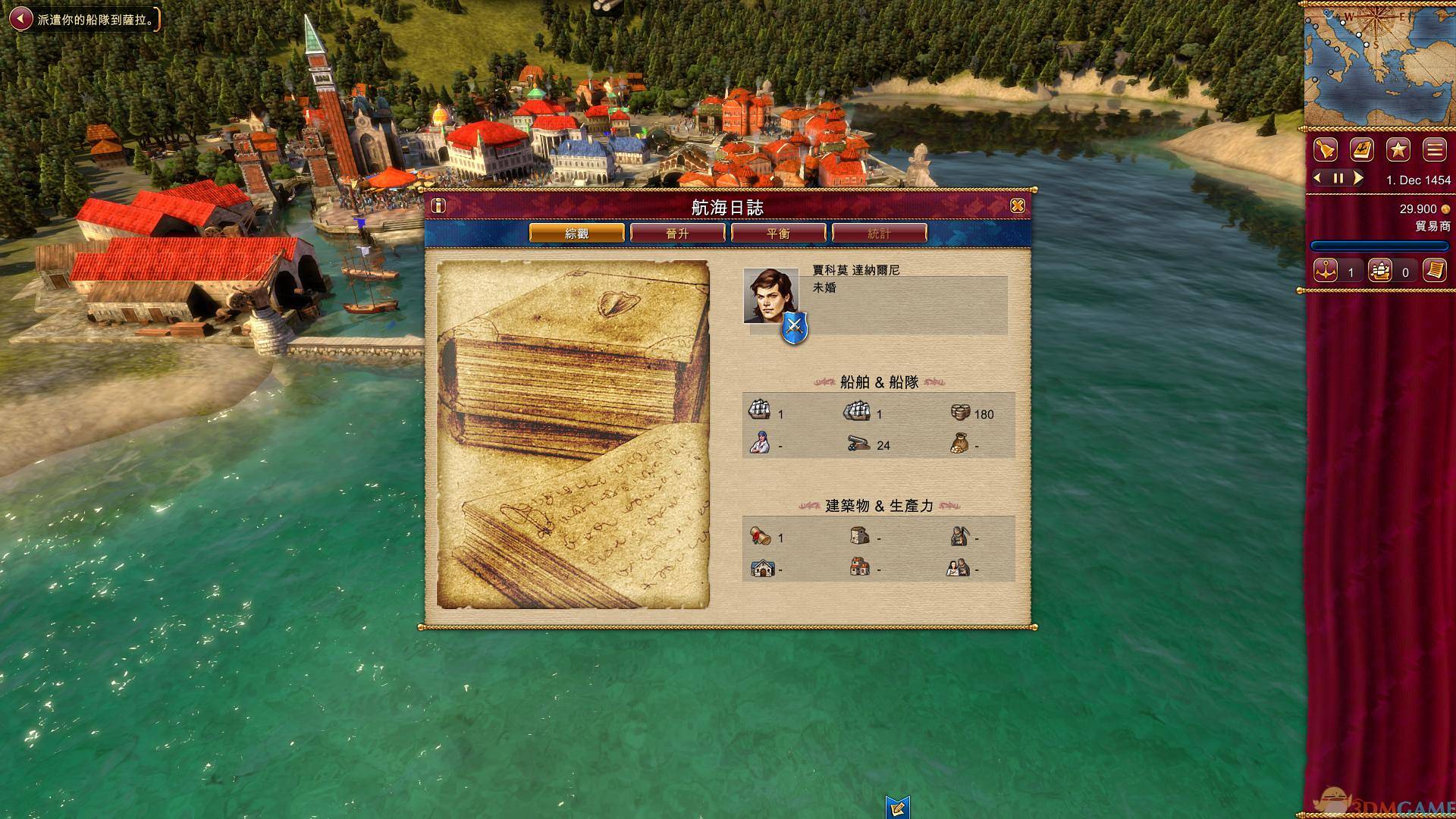Screen dimensions: 1456x819
Task: Open the anchor logbook icon
Action: [1362, 150]
